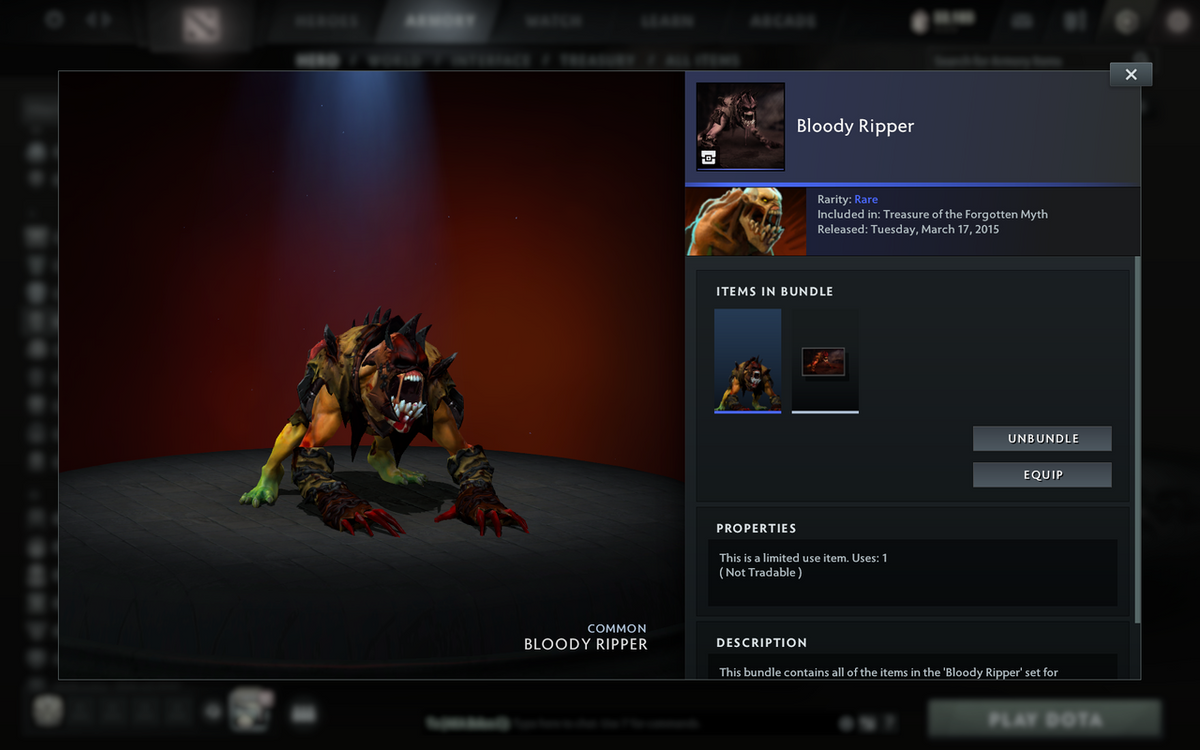1200x750 pixels.
Task: Select the loading screen item in bundle
Action: (x=825, y=361)
